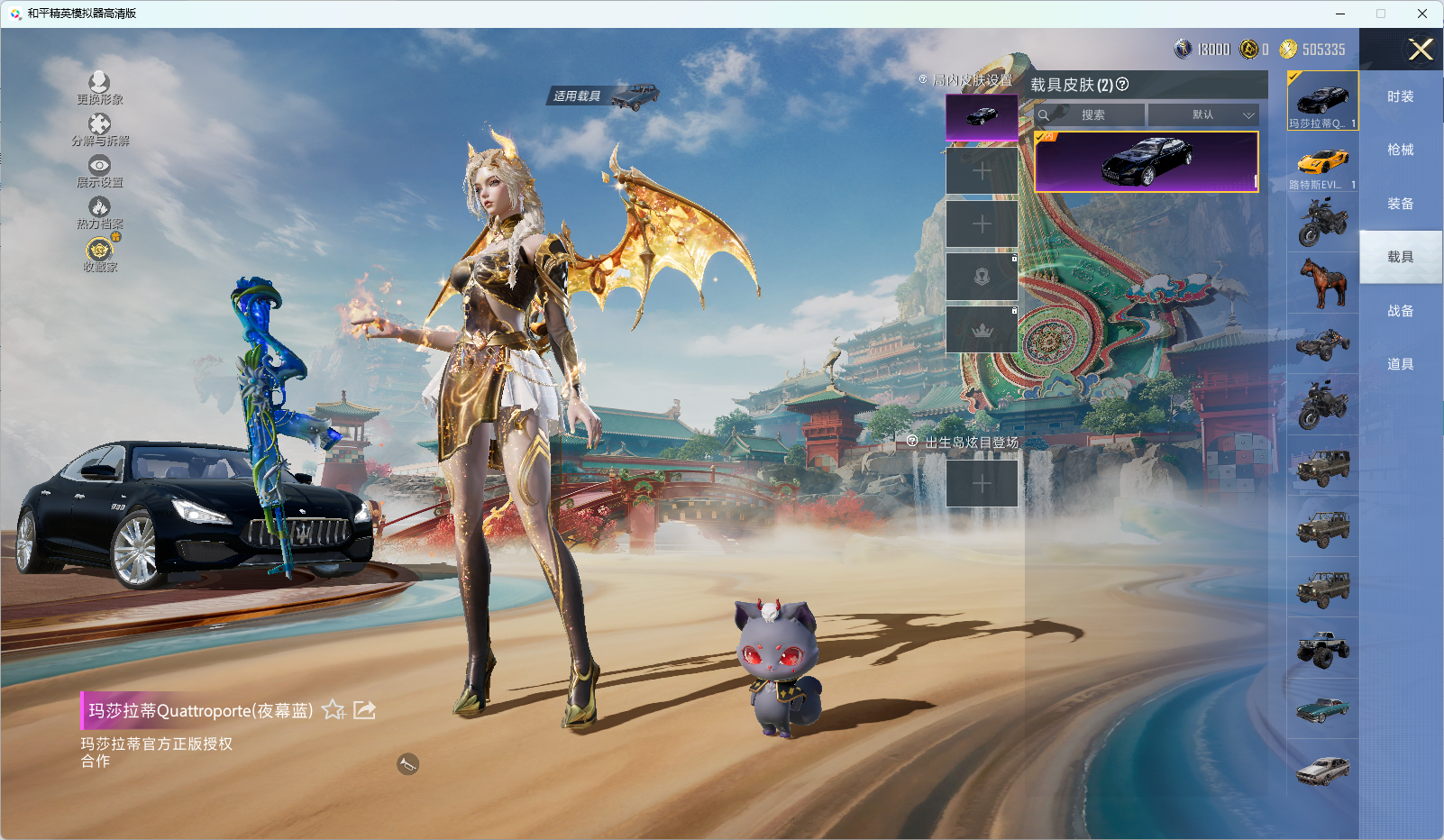Open the 默认 sort dropdown
The height and width of the screenshot is (840, 1444).
(1203, 115)
